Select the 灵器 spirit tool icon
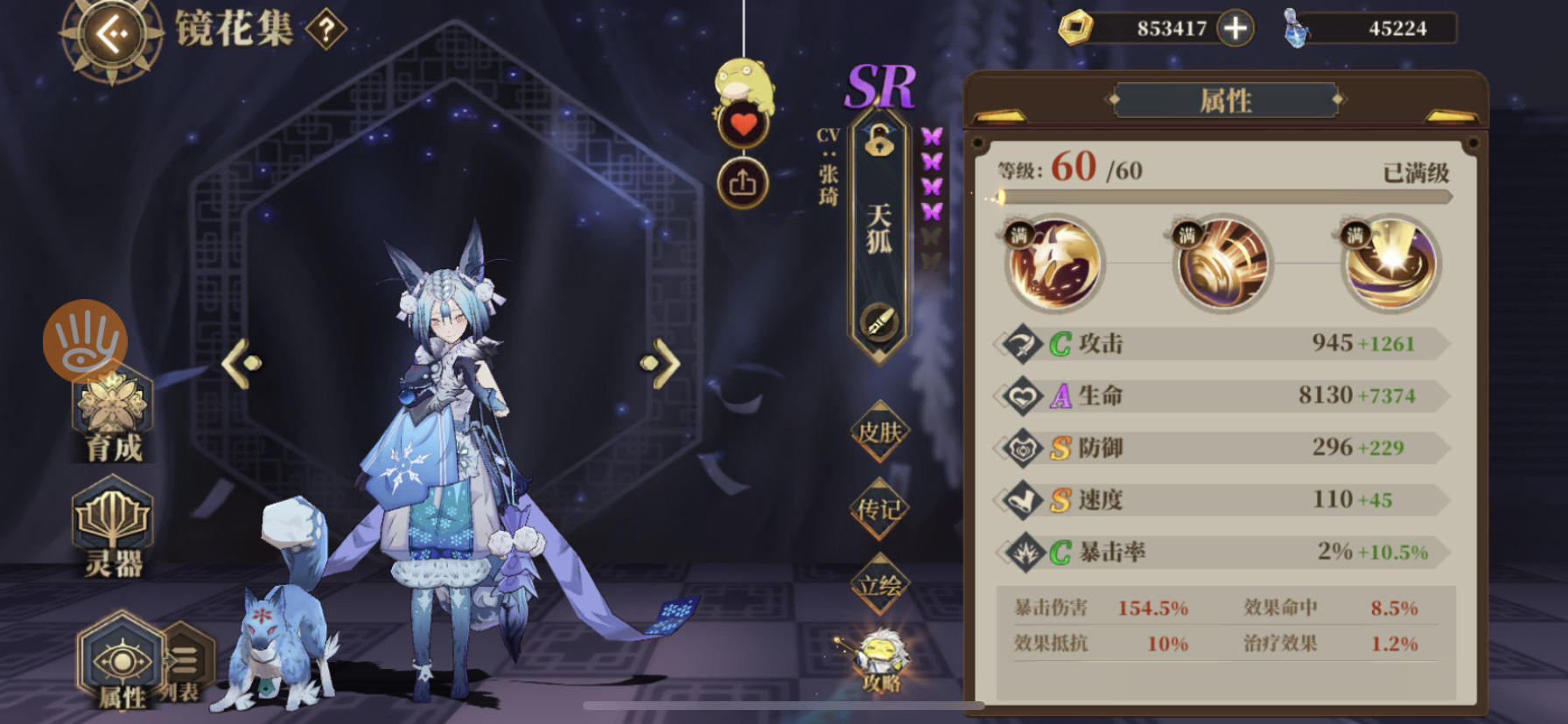The height and width of the screenshot is (724, 1568). (112, 522)
